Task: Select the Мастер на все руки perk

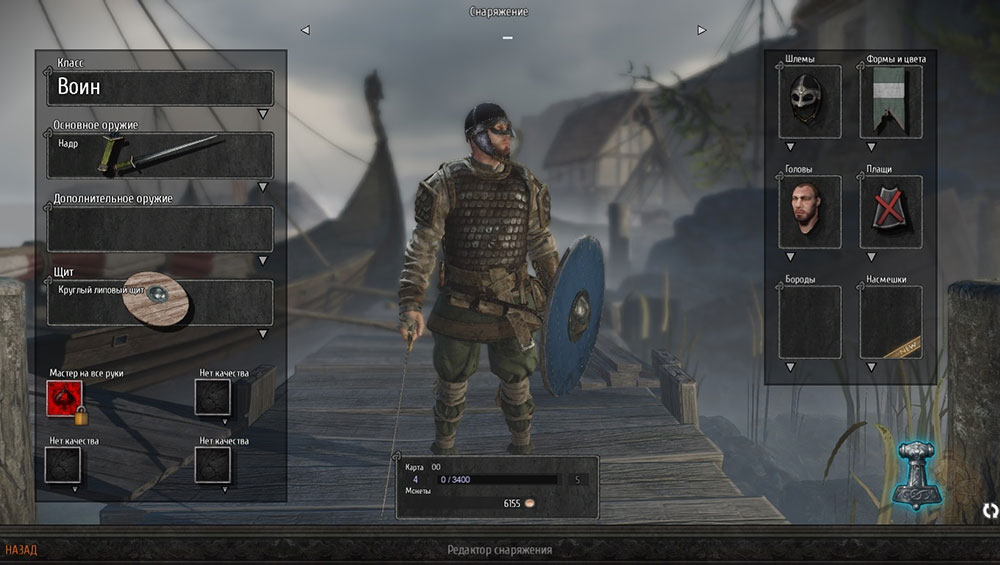Action: [x=63, y=397]
